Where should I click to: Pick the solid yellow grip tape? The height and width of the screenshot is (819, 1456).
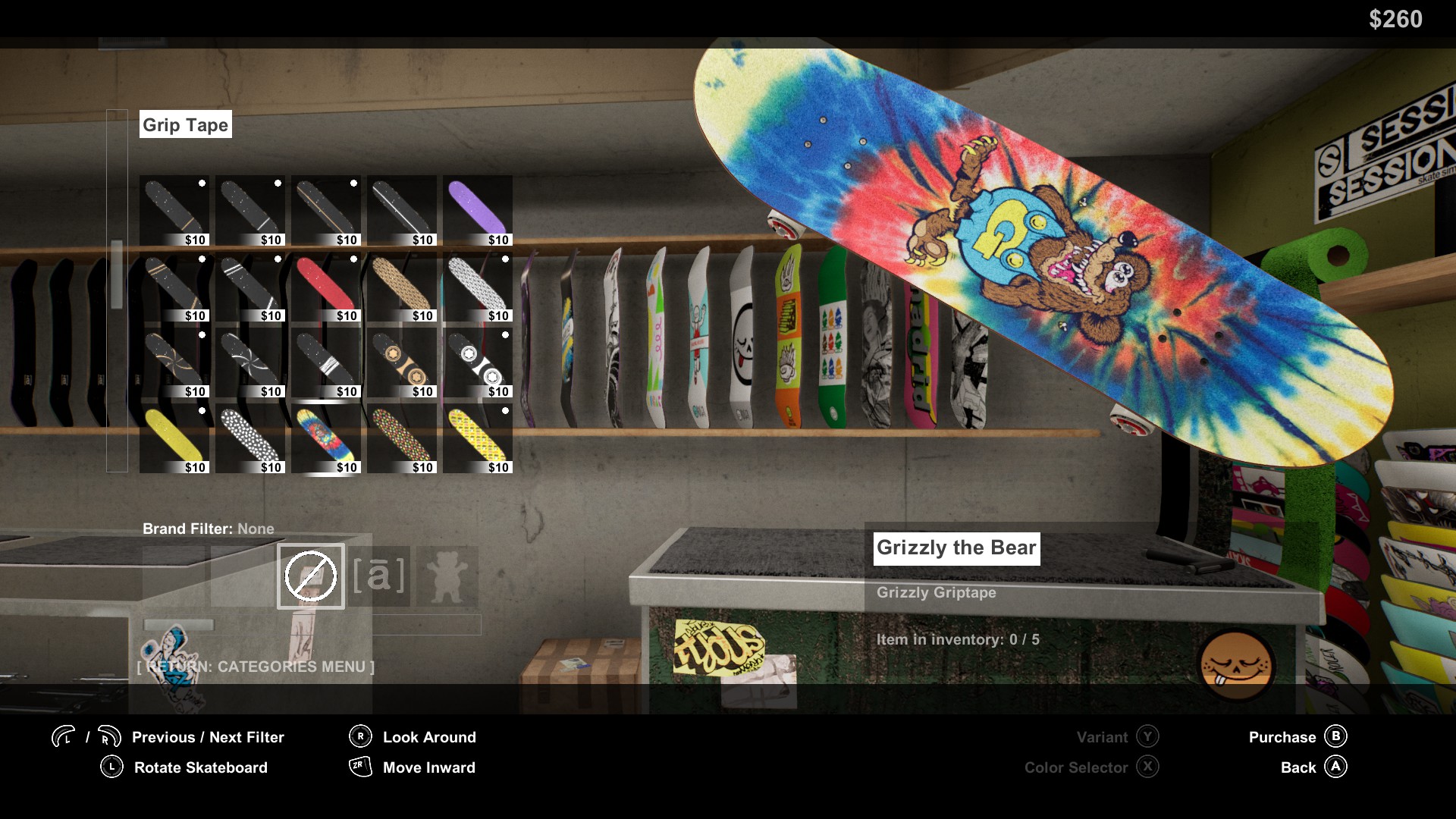[174, 438]
